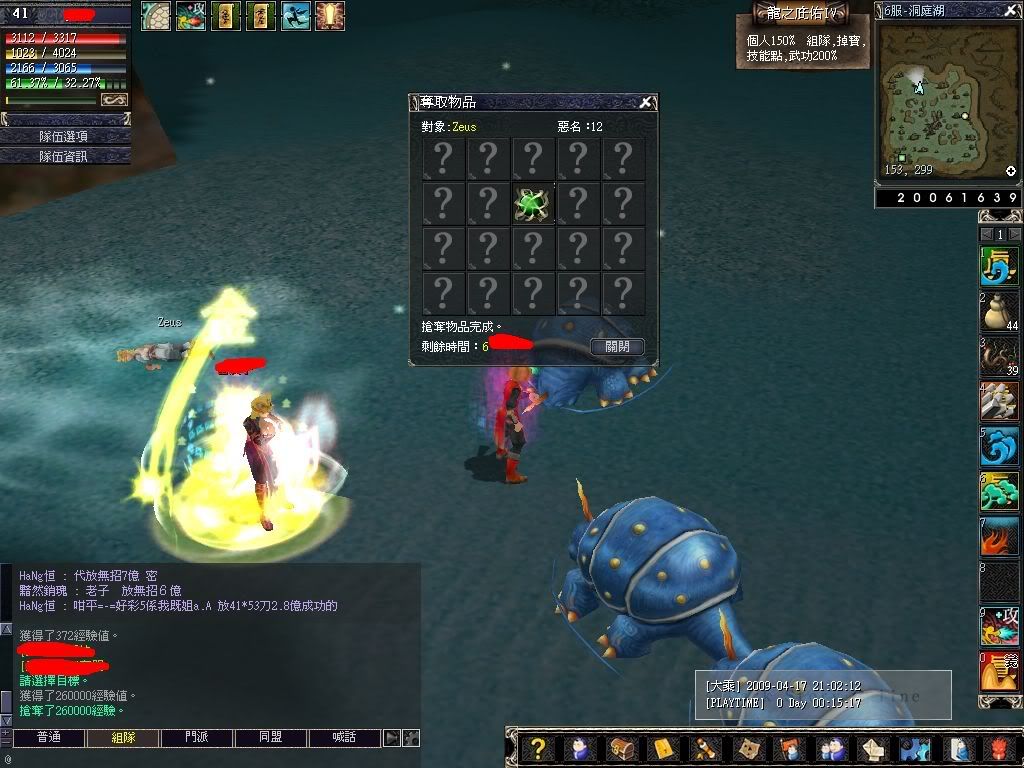Activate the flame skill in hotbar slot 7
Image resolution: width=1024 pixels, height=768 pixels.
click(998, 536)
